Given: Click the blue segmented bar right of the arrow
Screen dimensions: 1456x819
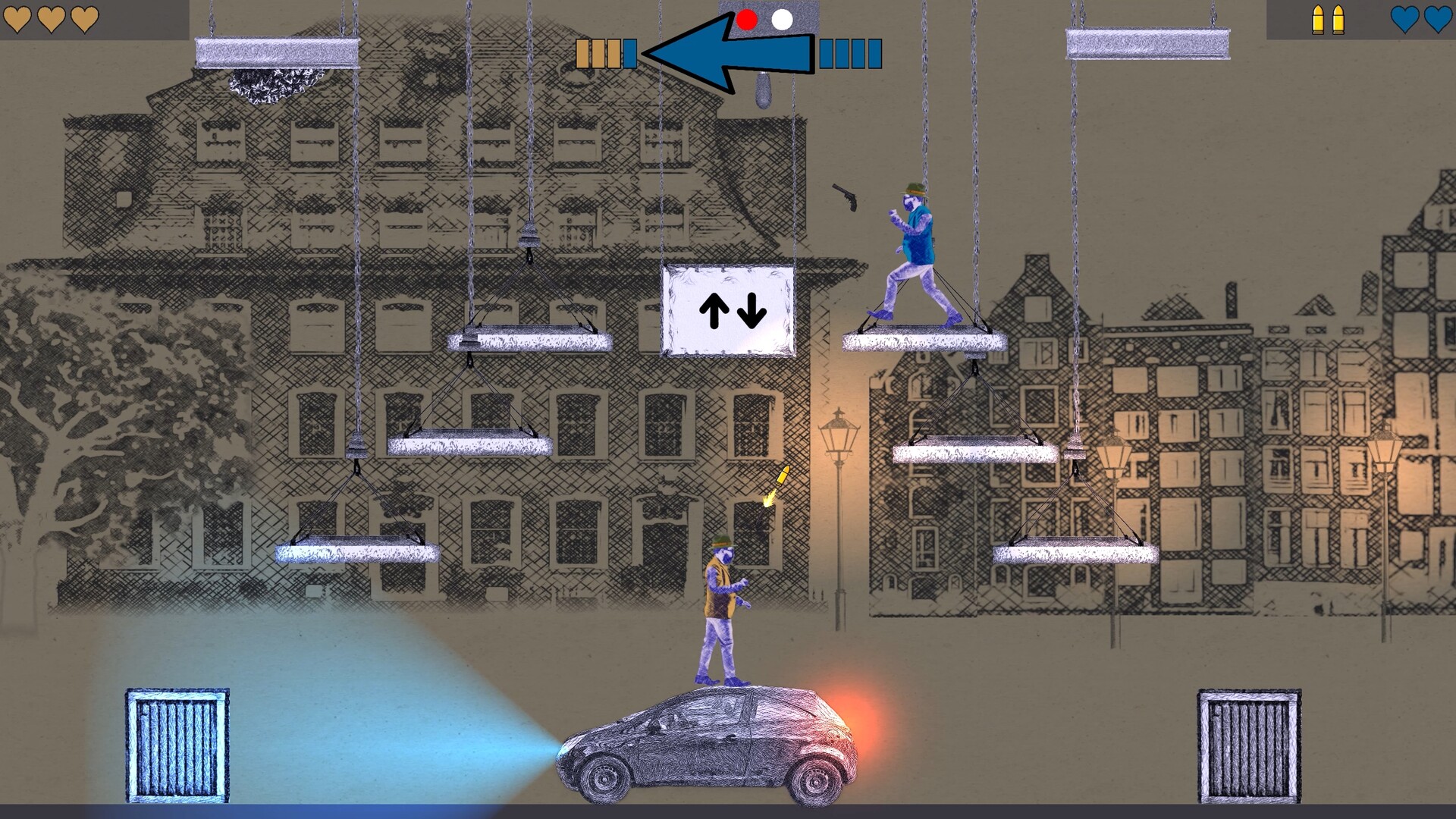Looking at the screenshot, I should point(849,53).
